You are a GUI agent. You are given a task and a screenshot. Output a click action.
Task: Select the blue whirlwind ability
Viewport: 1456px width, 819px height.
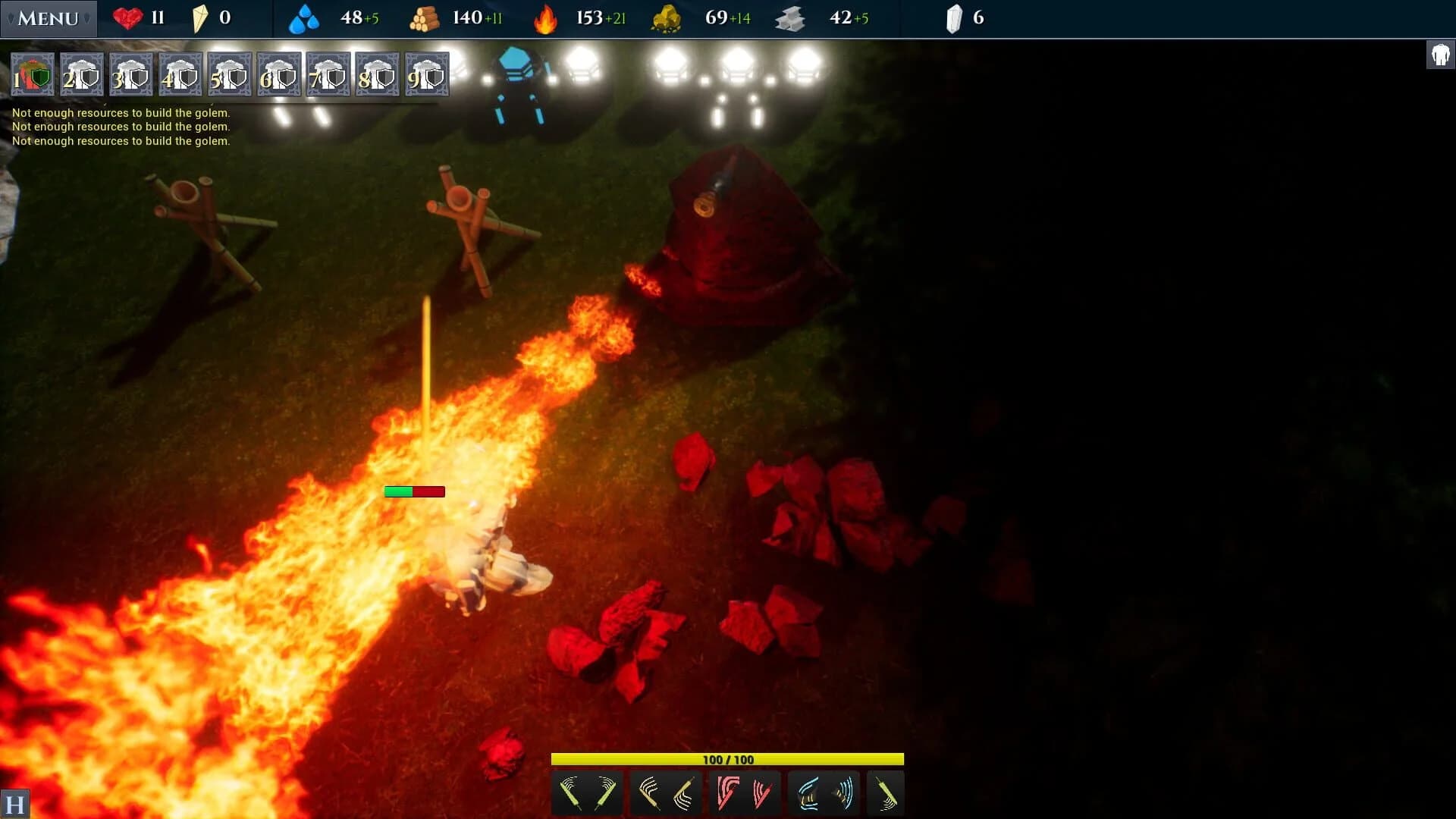pyautogui.click(x=824, y=793)
